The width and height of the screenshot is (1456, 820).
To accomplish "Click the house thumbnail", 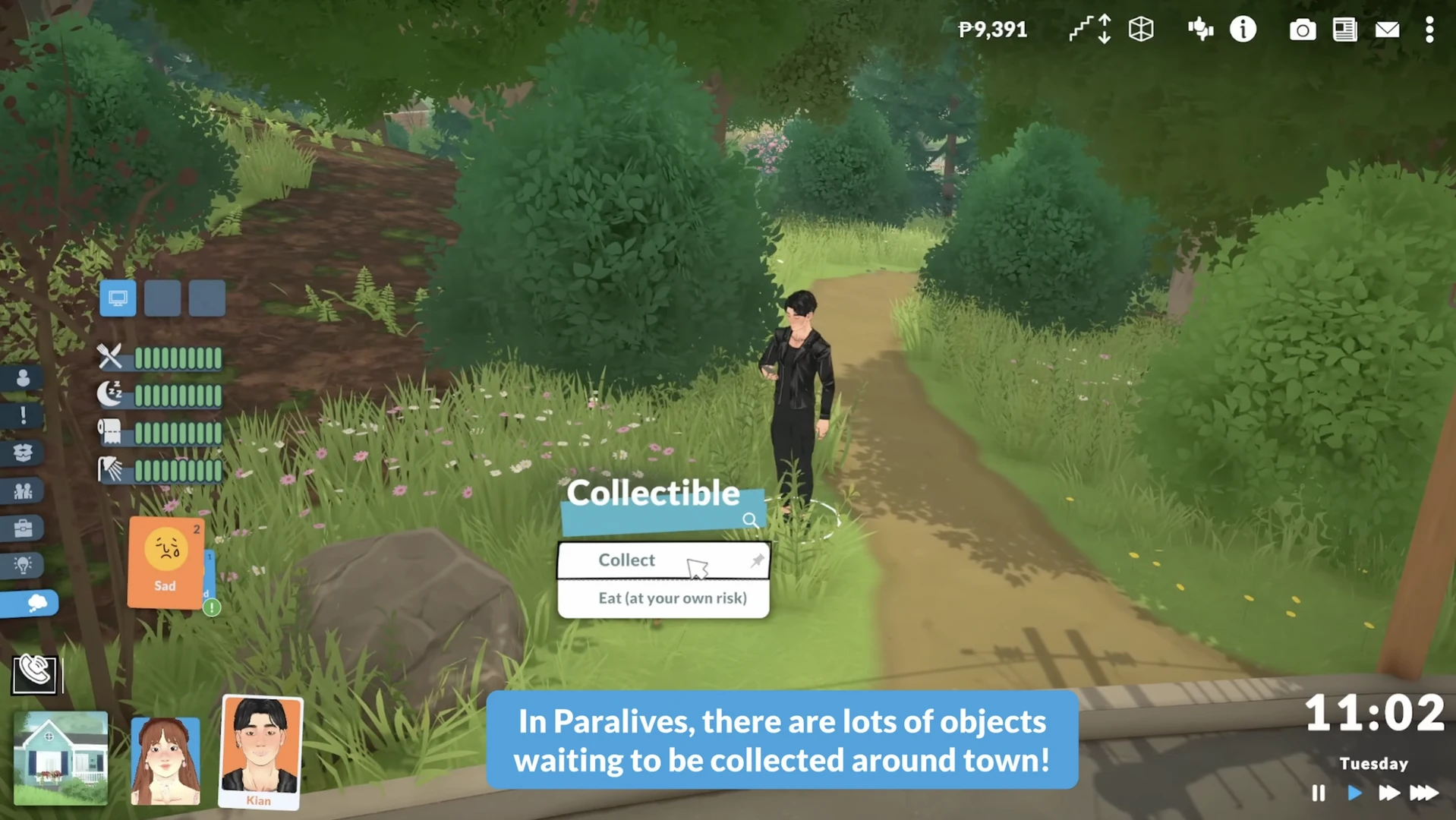I will pos(61,757).
